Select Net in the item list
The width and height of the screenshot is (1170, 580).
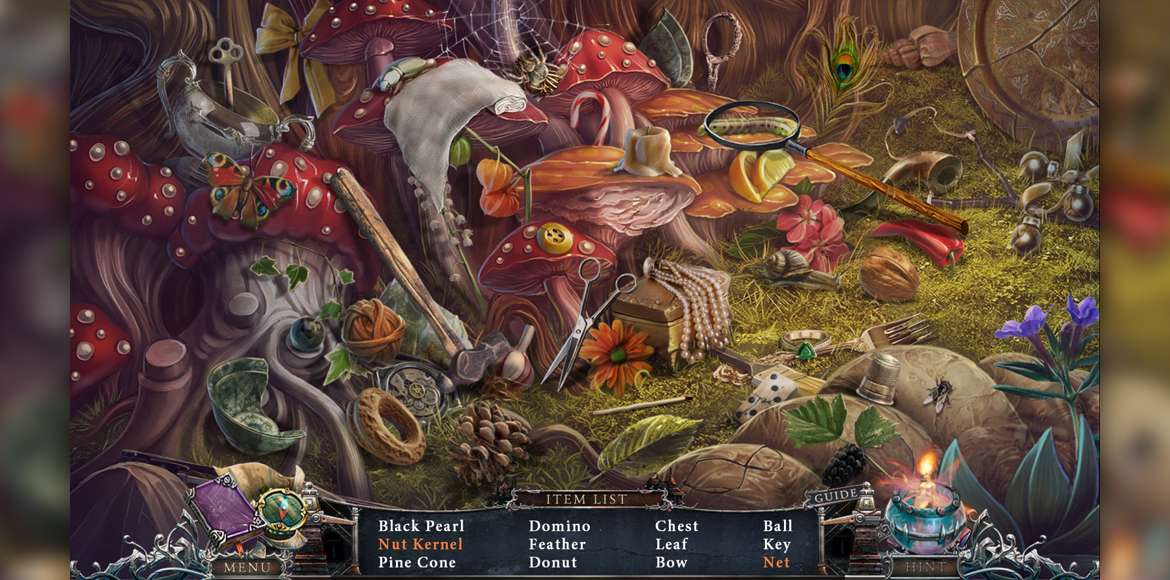click(x=776, y=562)
